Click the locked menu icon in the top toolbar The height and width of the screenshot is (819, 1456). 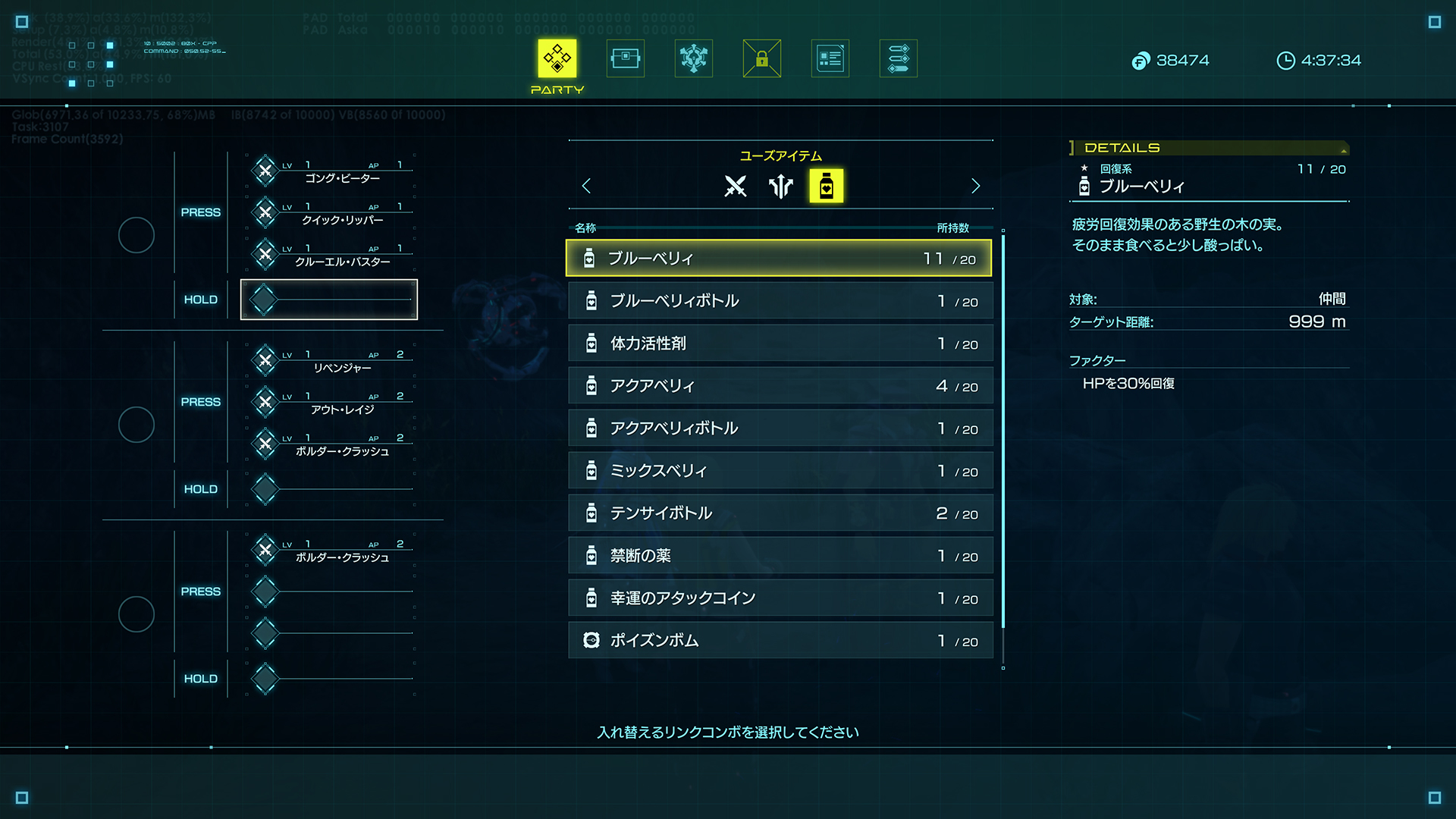point(761,58)
